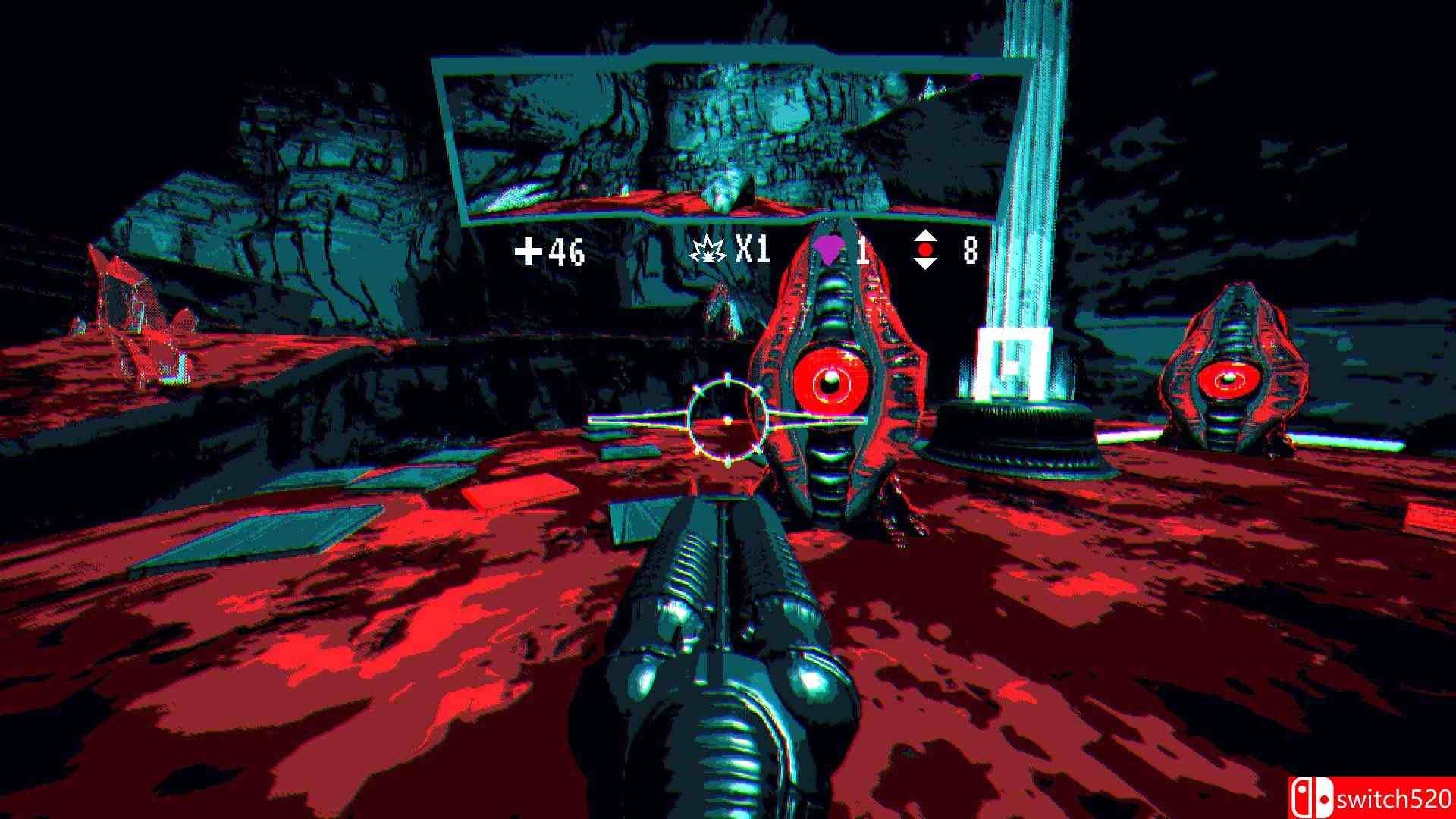Click the switch520 watermark logo

click(1371, 798)
